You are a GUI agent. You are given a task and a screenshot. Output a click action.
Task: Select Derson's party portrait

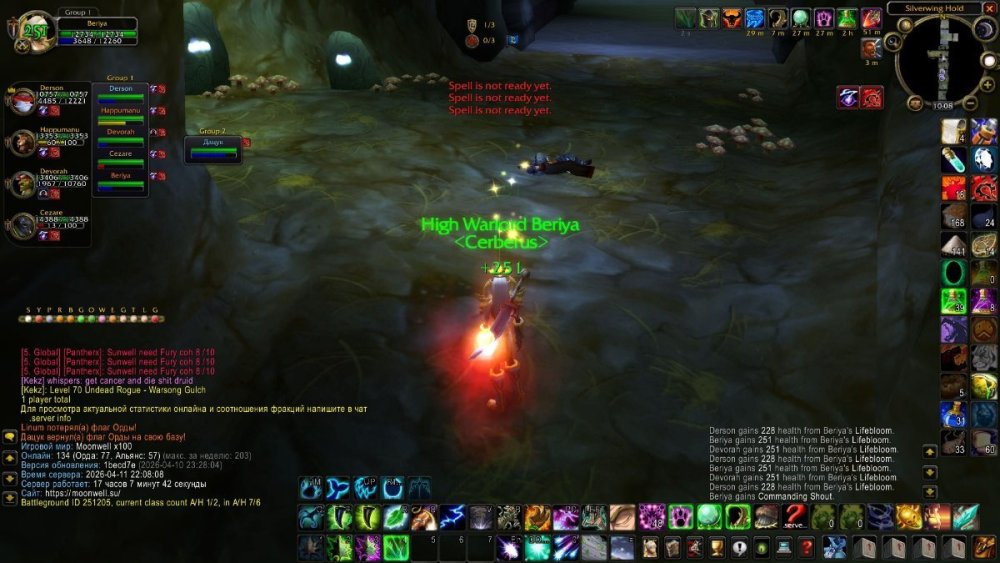tap(24, 102)
